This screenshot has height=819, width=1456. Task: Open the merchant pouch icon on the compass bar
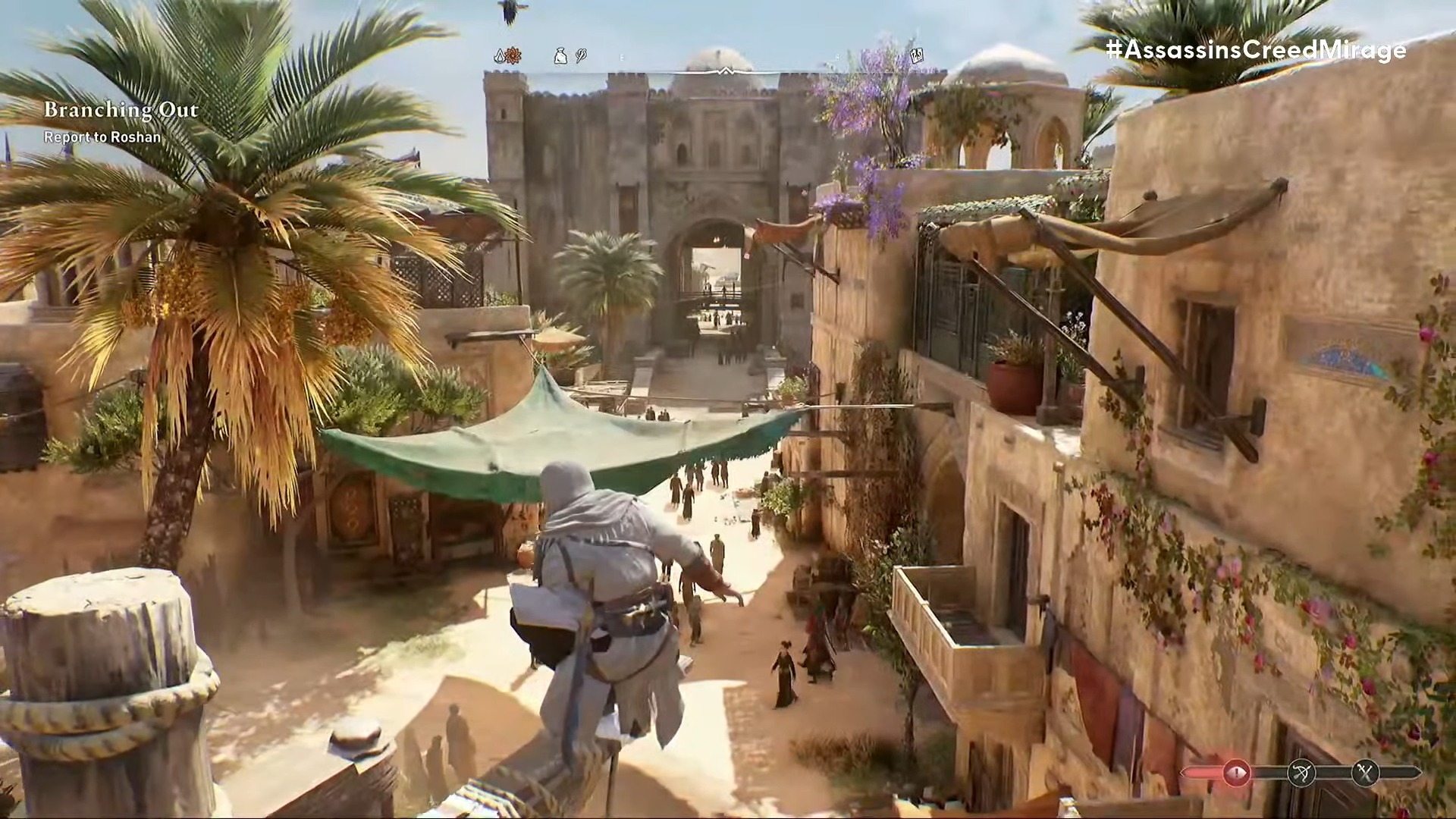point(559,55)
